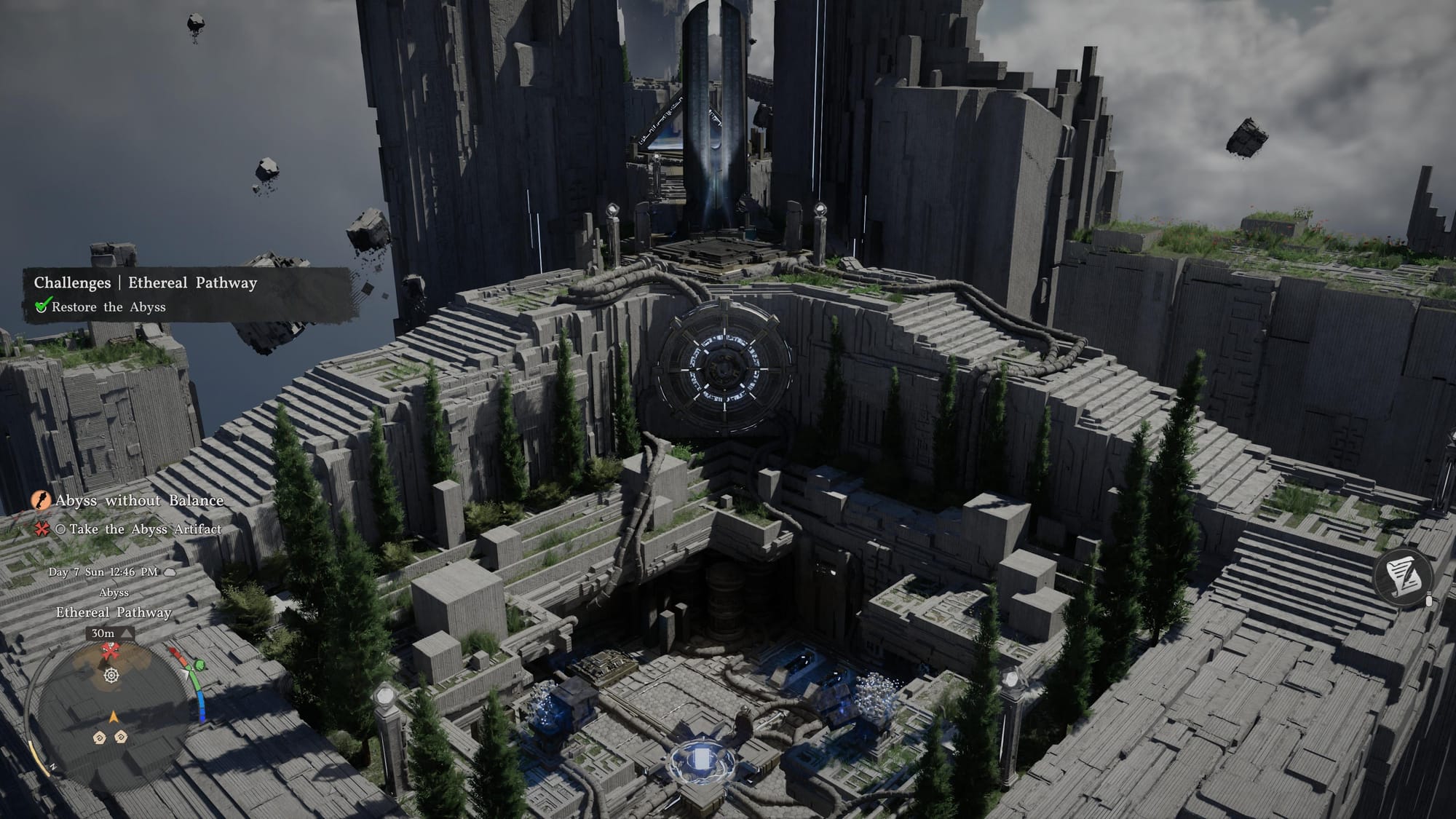Click the red quest marker on the minimap
Viewport: 1456px width, 819px height.
click(x=110, y=649)
